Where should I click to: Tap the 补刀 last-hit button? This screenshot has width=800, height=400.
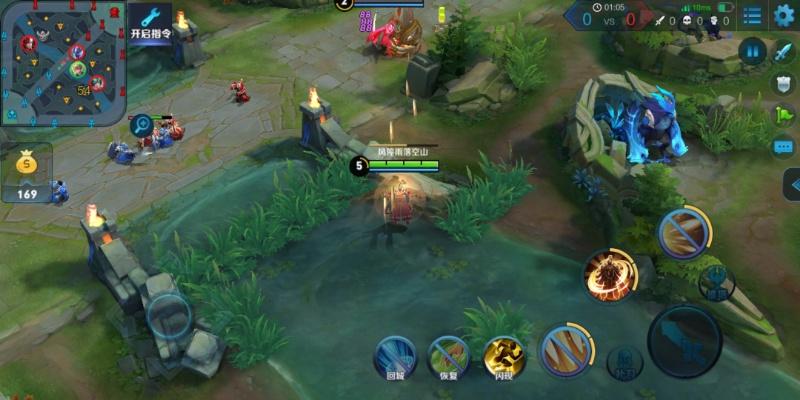click(x=624, y=361)
